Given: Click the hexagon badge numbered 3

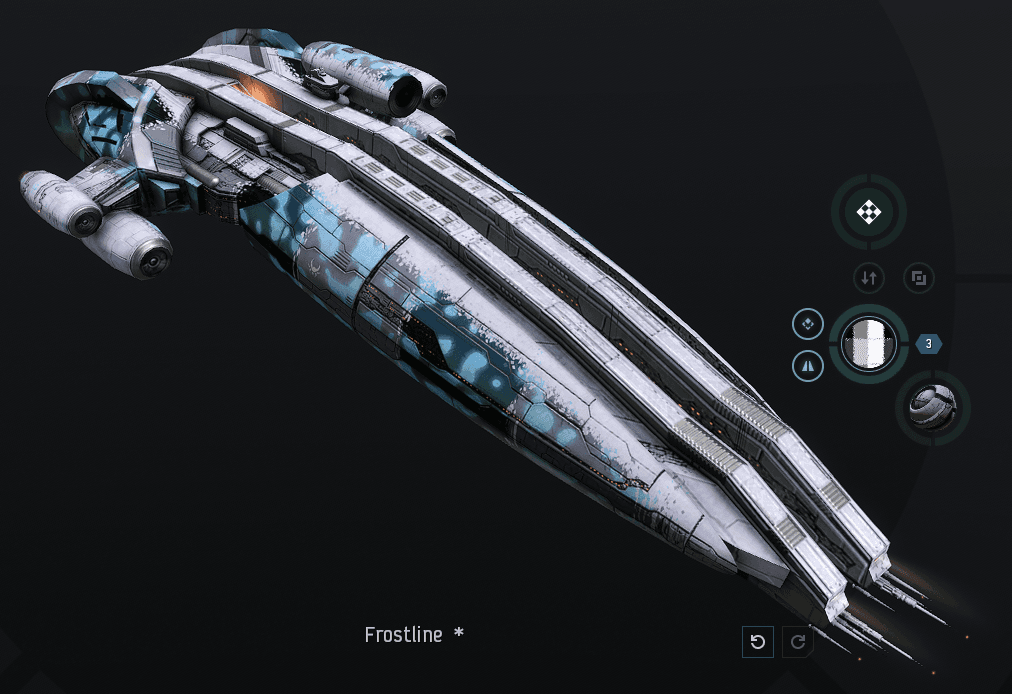Looking at the screenshot, I should pyautogui.click(x=929, y=344).
